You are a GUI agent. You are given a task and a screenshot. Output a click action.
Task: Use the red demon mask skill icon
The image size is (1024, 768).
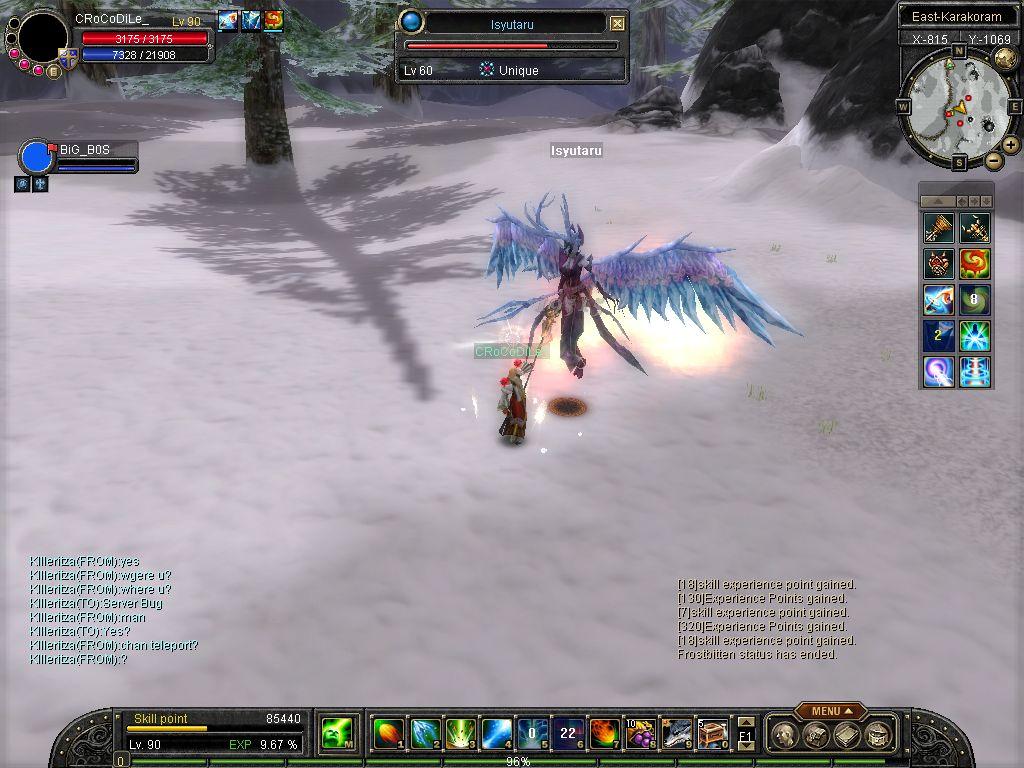click(x=939, y=264)
